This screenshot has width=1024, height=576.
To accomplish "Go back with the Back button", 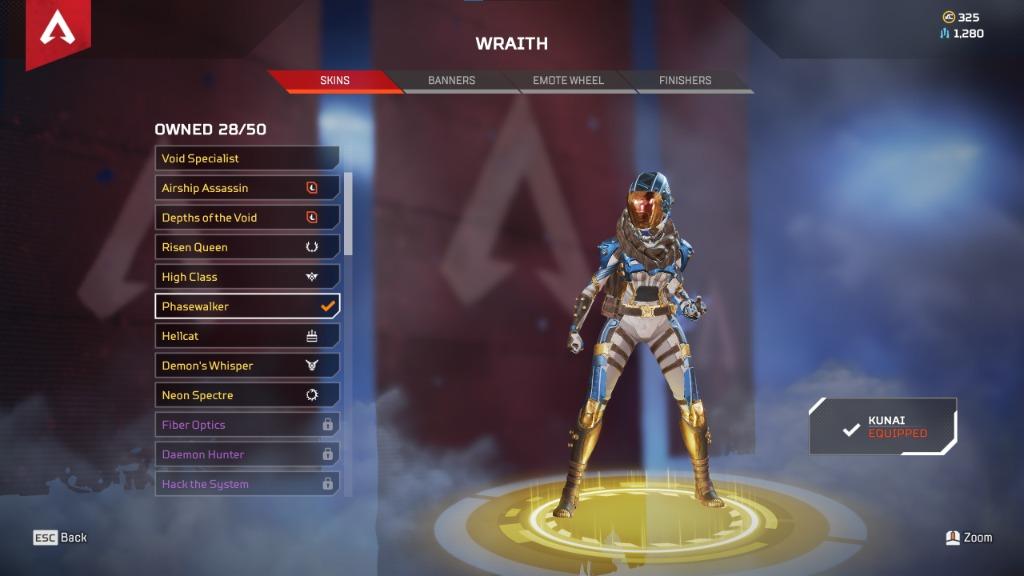I will point(61,538).
